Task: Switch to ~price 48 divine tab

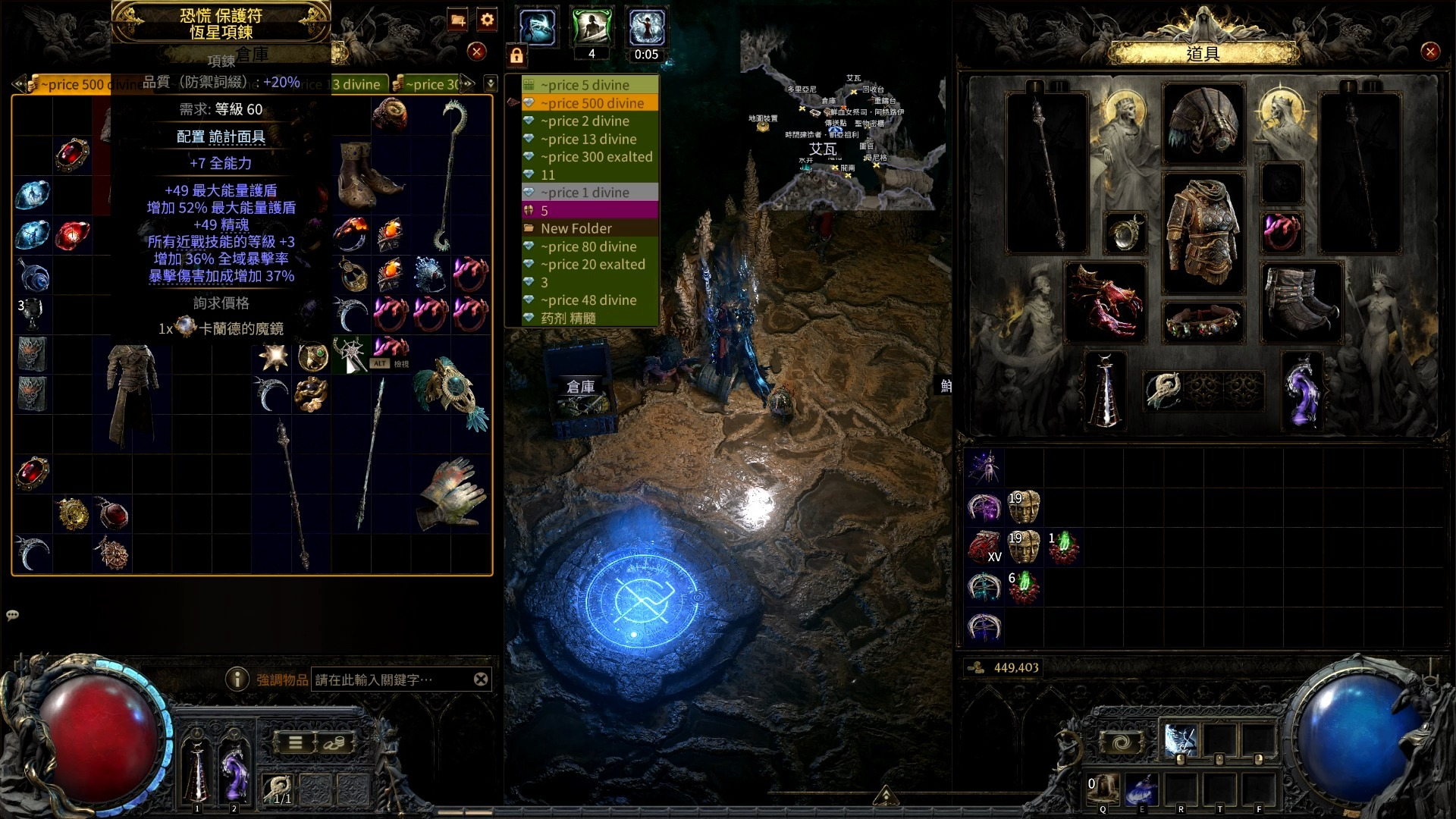Action: pos(588,300)
